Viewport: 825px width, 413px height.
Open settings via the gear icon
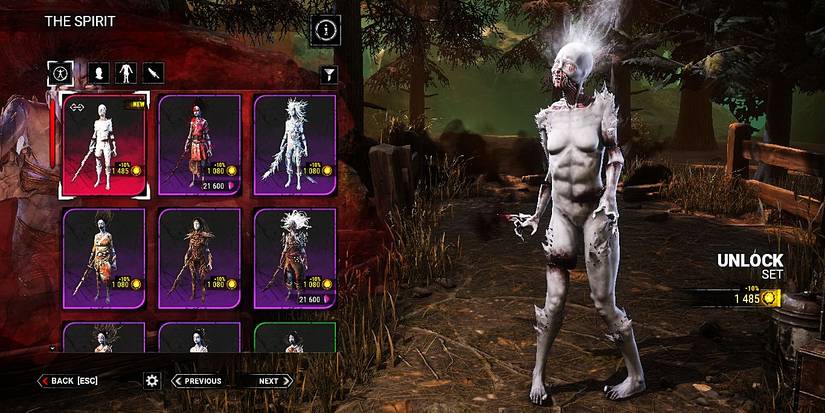click(x=152, y=380)
